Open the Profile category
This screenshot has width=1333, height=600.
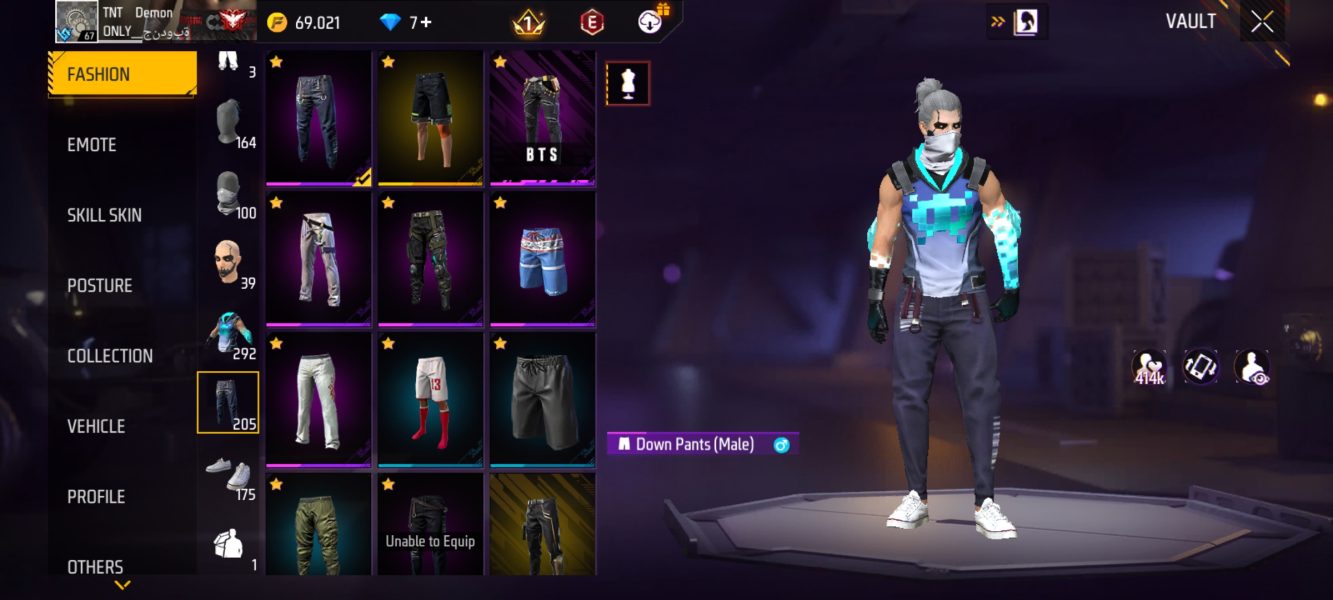click(x=96, y=497)
